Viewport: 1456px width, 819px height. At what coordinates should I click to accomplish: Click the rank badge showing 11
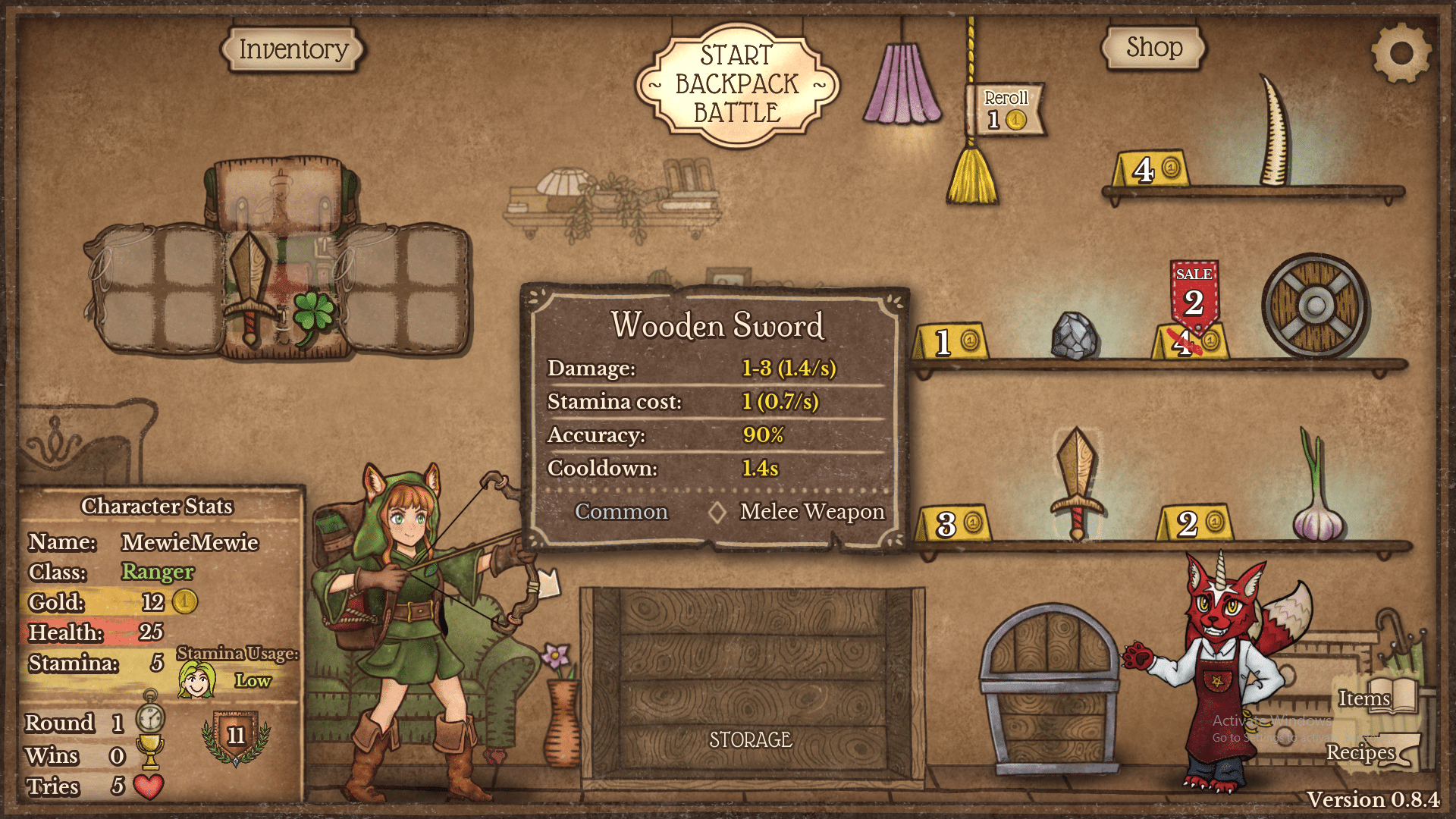(236, 736)
